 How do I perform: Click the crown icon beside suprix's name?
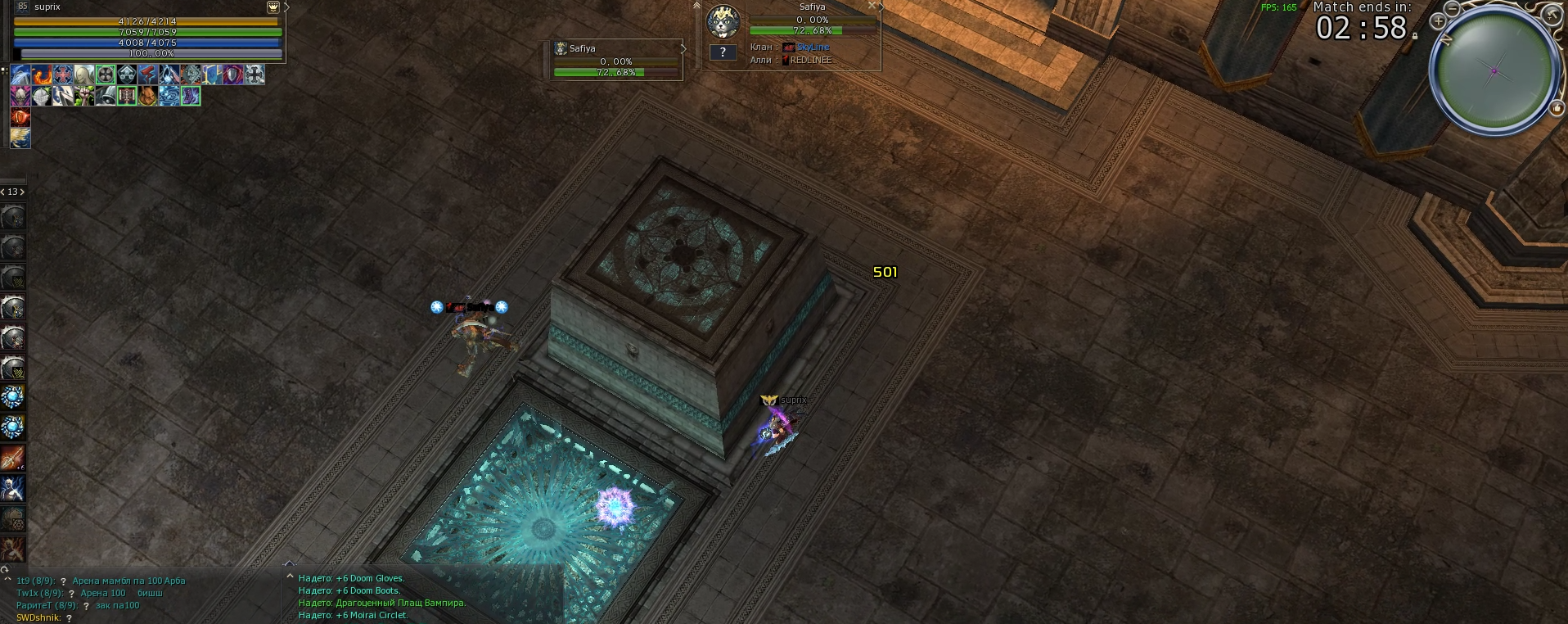tap(273, 8)
